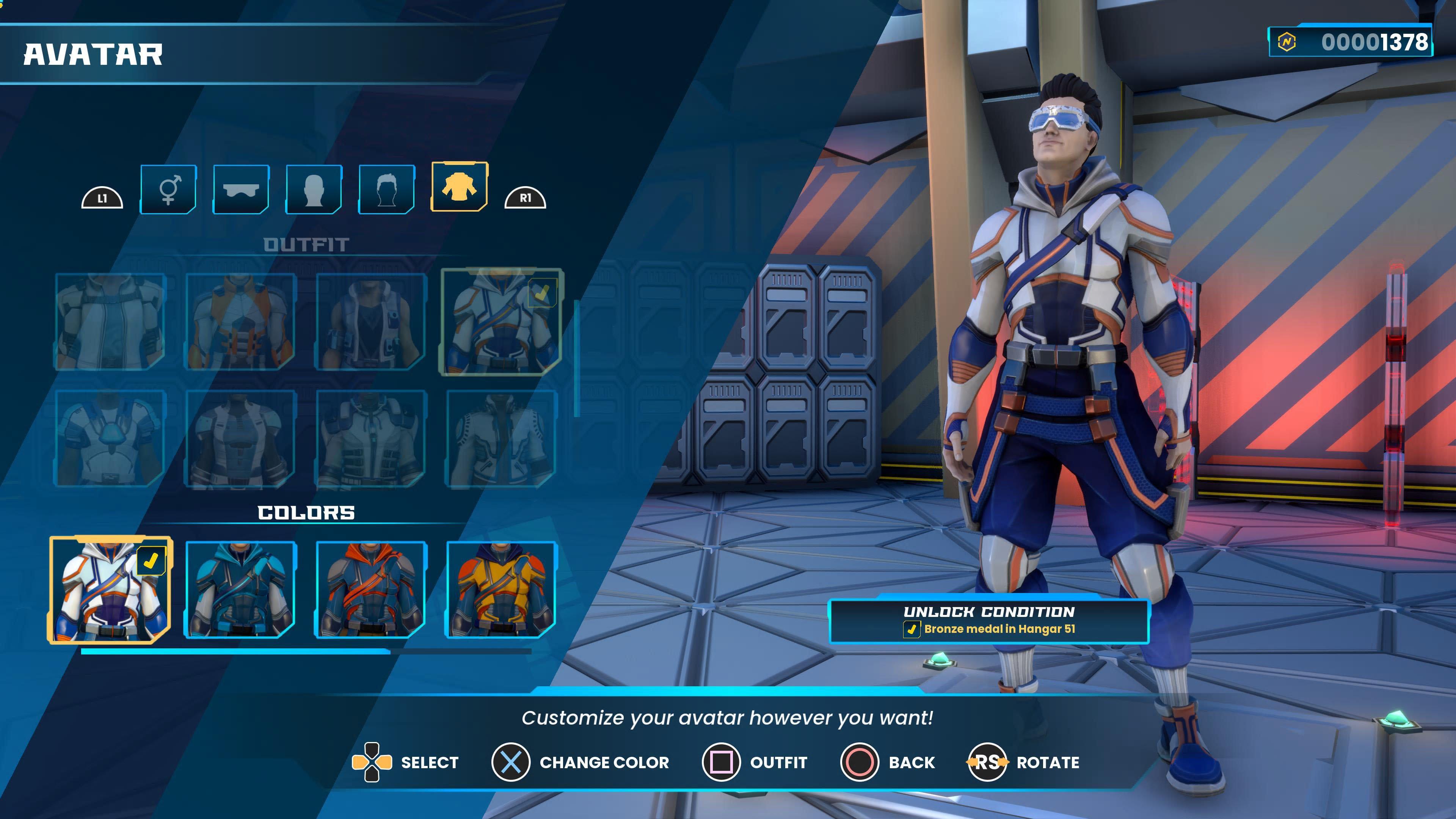Pick the zip-up jacket with shoulder straps outfit
Image resolution: width=1456 pixels, height=819 pixels.
coord(110,321)
